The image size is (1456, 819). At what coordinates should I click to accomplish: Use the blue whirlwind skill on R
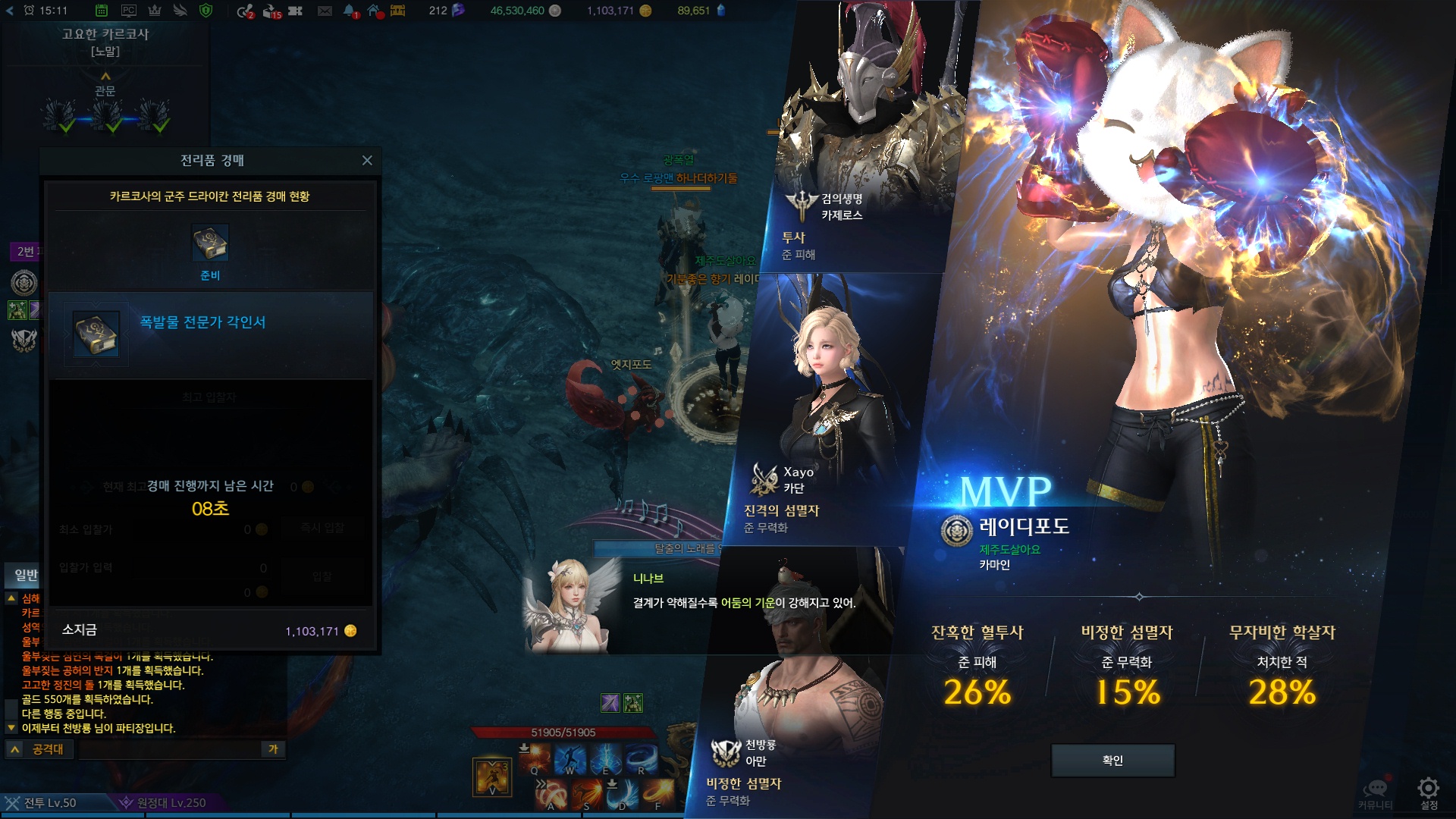642,757
